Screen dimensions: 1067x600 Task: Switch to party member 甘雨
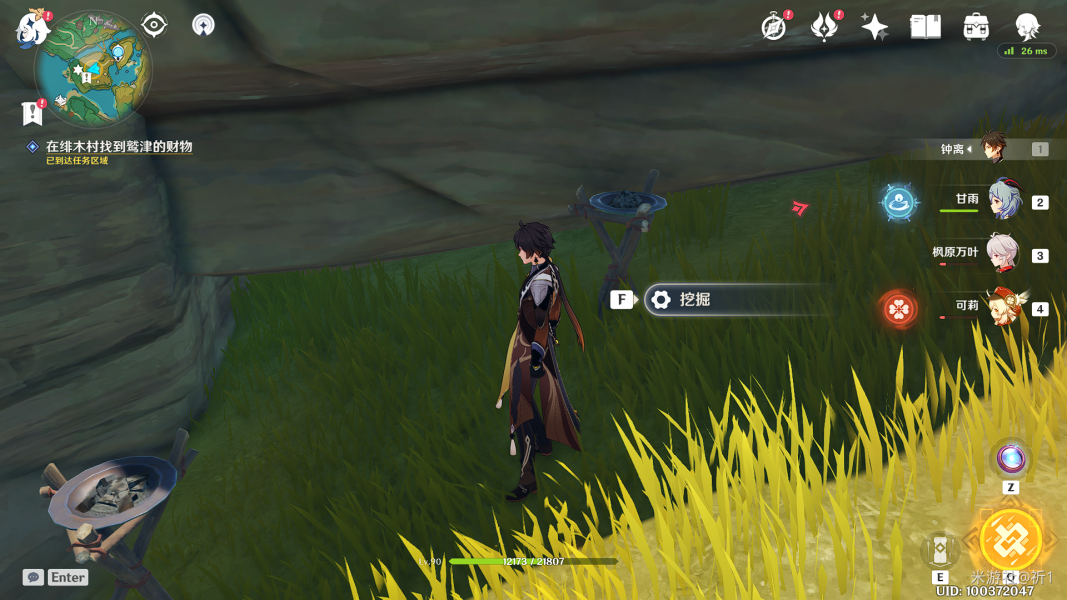tap(1003, 200)
